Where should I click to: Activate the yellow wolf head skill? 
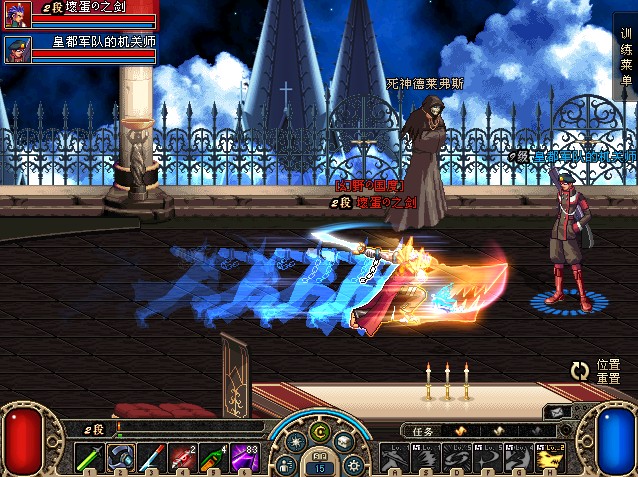coord(550,456)
